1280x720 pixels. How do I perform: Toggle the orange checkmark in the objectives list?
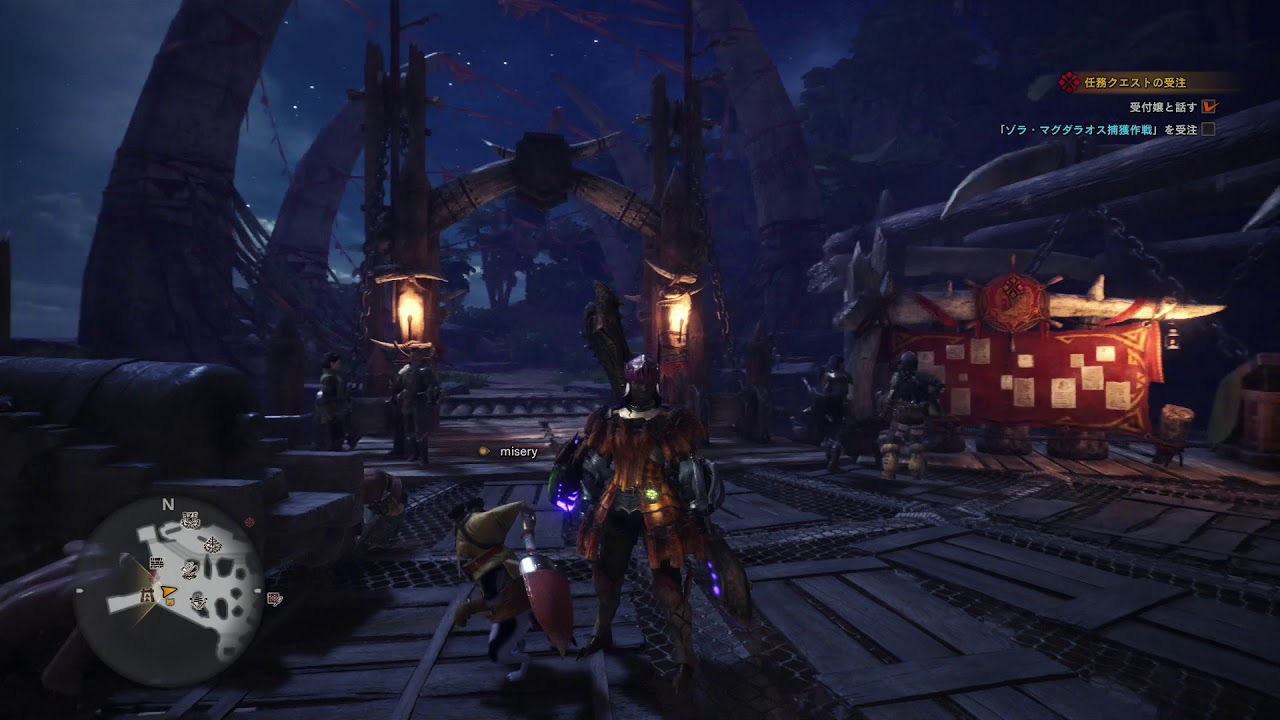pos(1209,107)
